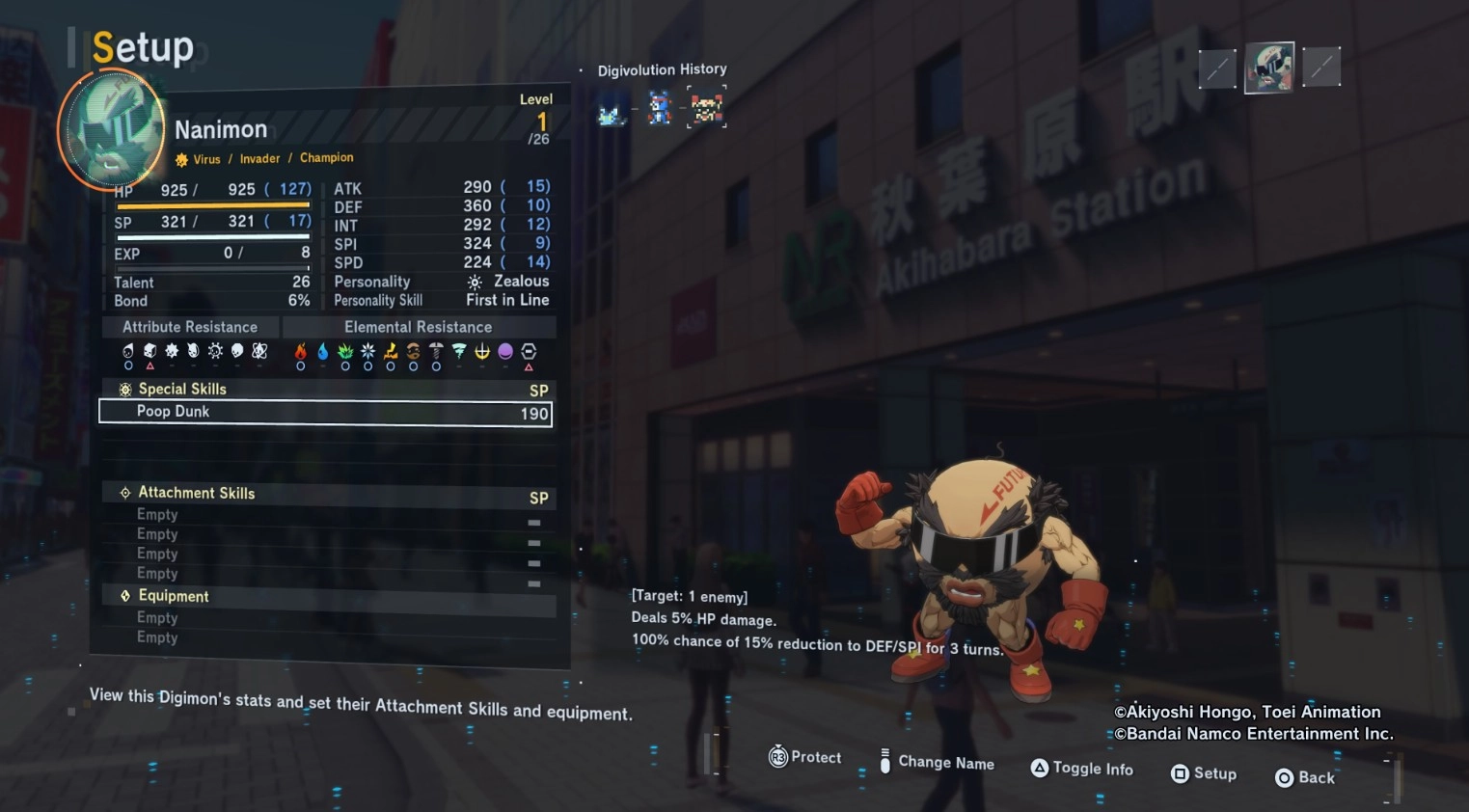Go Back from the setup screen
1469x812 pixels.
(x=1305, y=777)
